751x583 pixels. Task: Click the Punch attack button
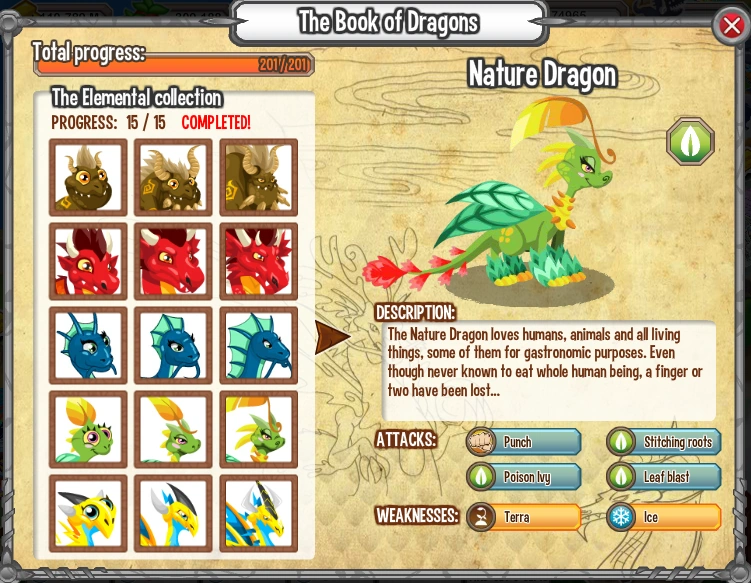click(524, 442)
